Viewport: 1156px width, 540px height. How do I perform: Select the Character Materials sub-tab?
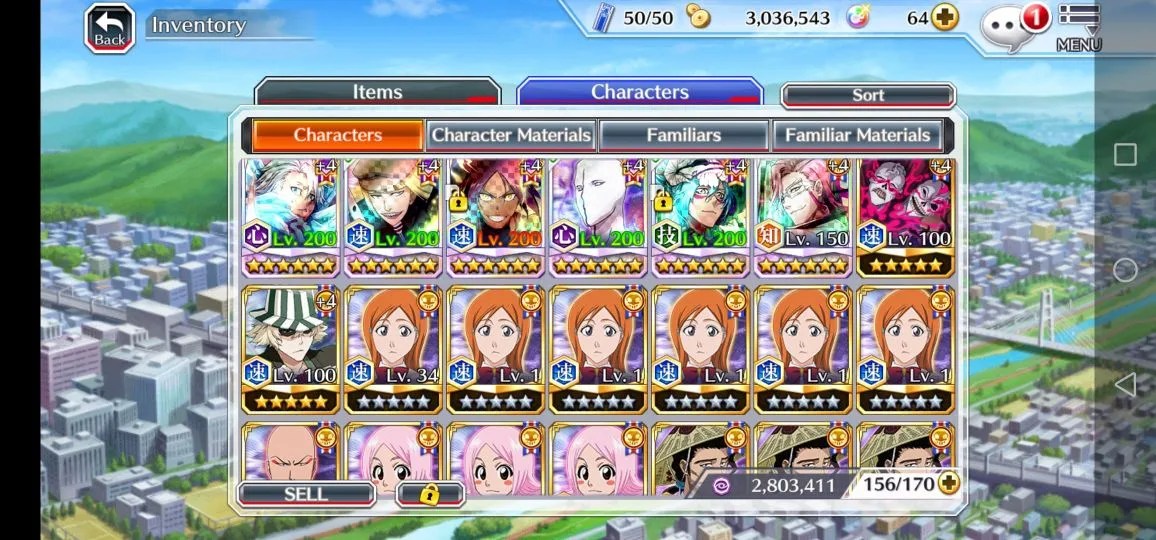pyautogui.click(x=512, y=135)
